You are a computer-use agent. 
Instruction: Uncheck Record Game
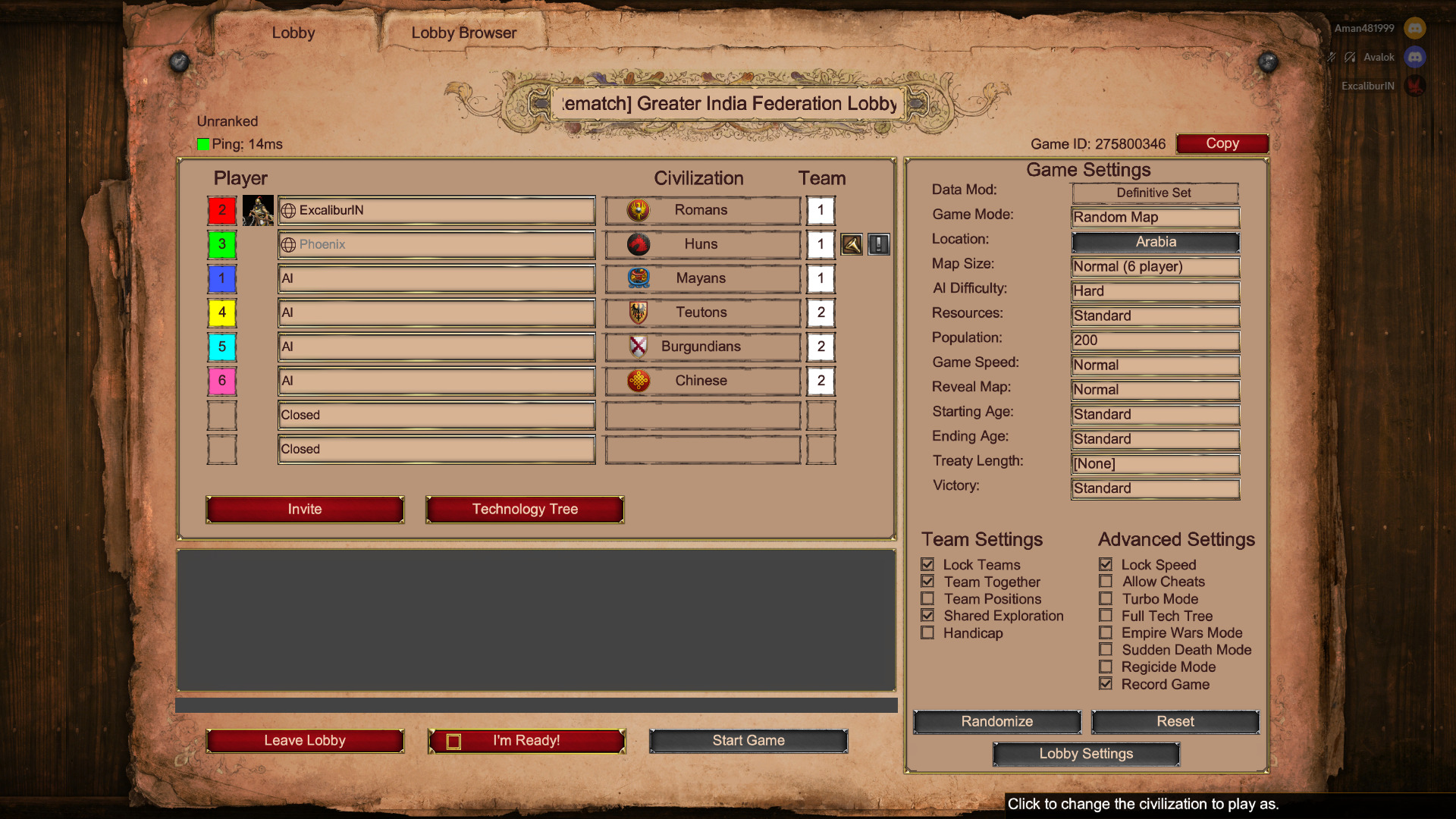click(x=1106, y=683)
